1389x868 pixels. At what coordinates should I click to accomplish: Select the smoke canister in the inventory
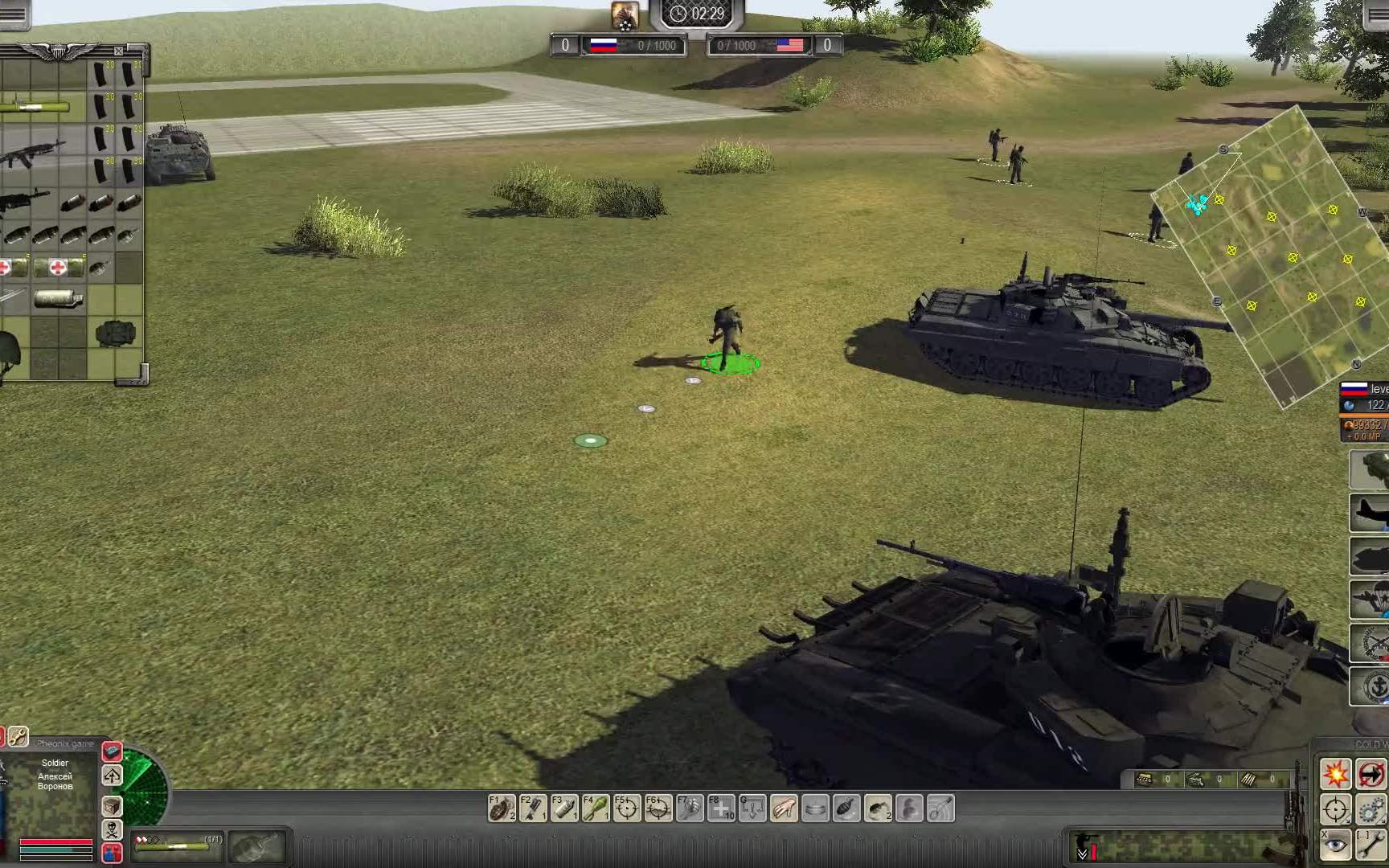58,300
